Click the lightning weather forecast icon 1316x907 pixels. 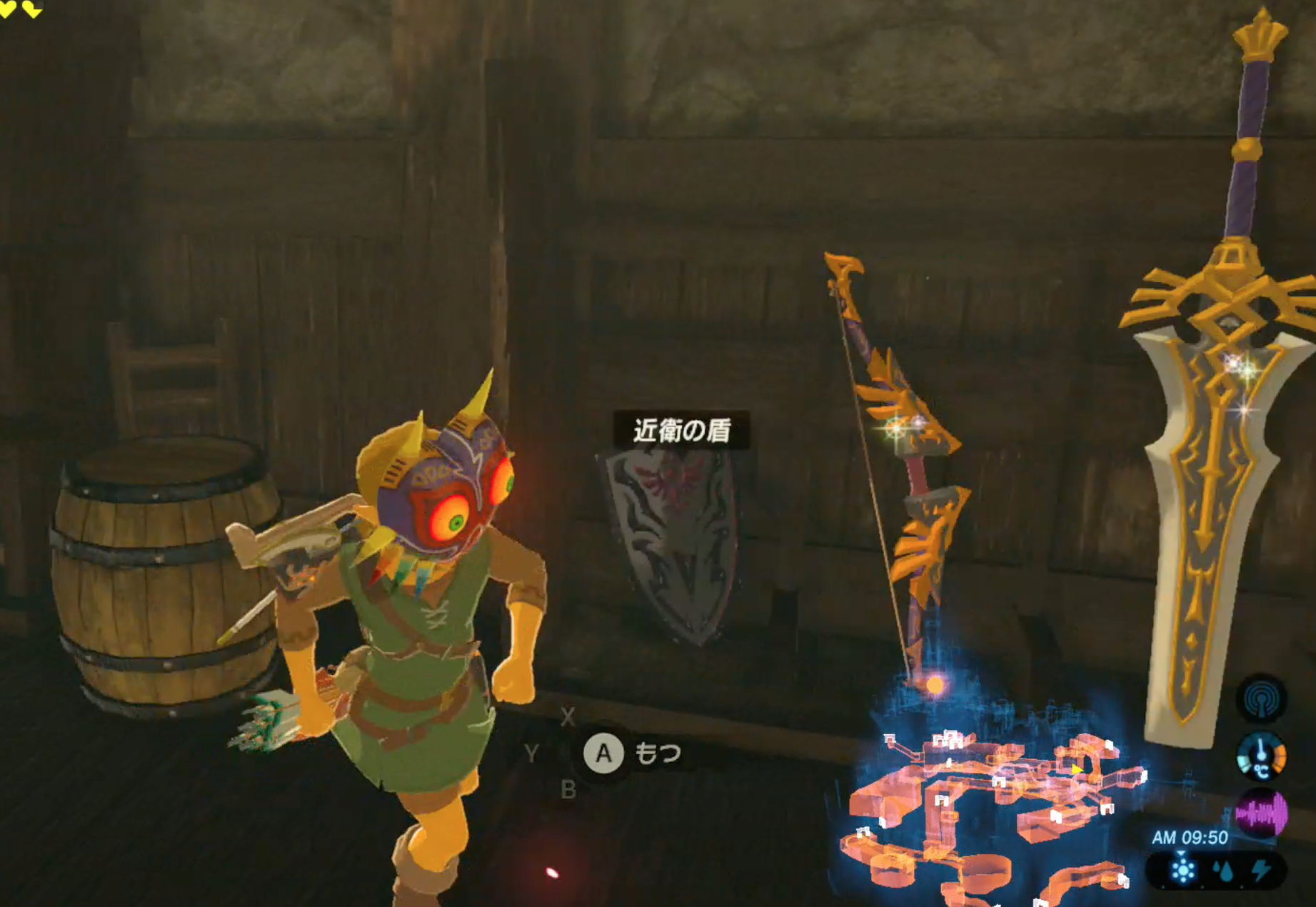[x=1261, y=869]
